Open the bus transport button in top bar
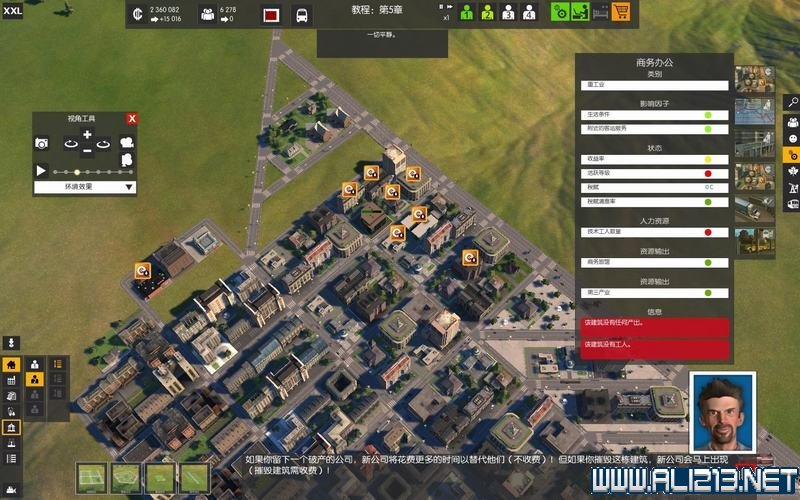Viewport: 800px width, 500px height. coord(301,15)
